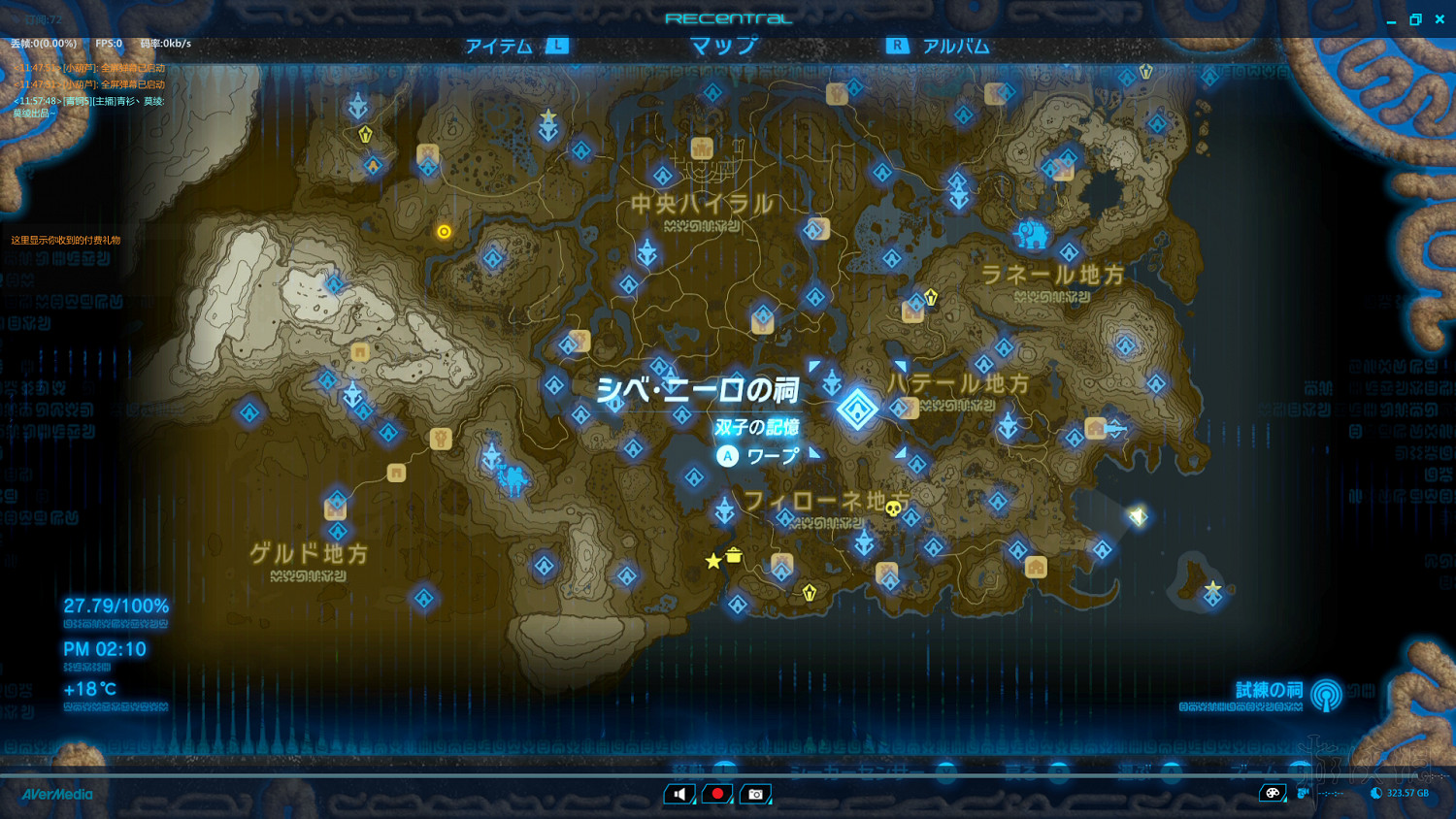
Task: Click the disk usage pie icon near 323.57 GB
Action: click(x=1375, y=793)
